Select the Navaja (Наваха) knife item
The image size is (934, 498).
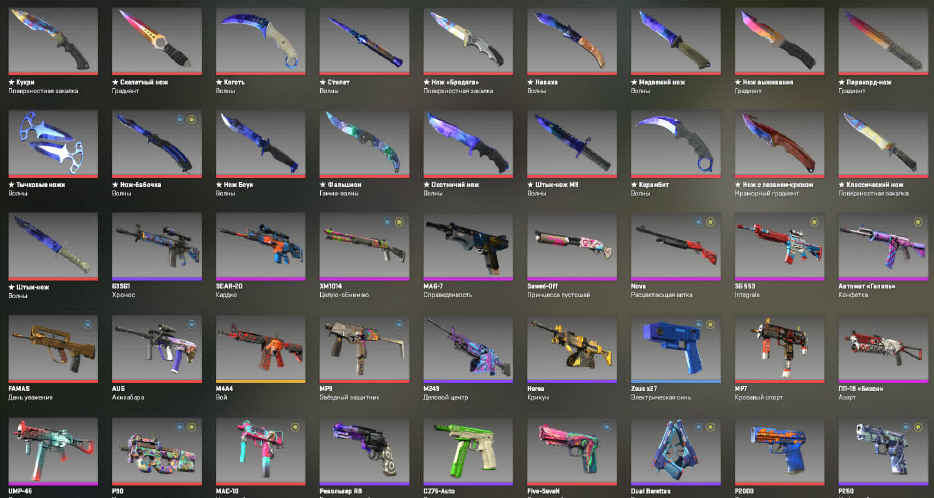pos(571,42)
